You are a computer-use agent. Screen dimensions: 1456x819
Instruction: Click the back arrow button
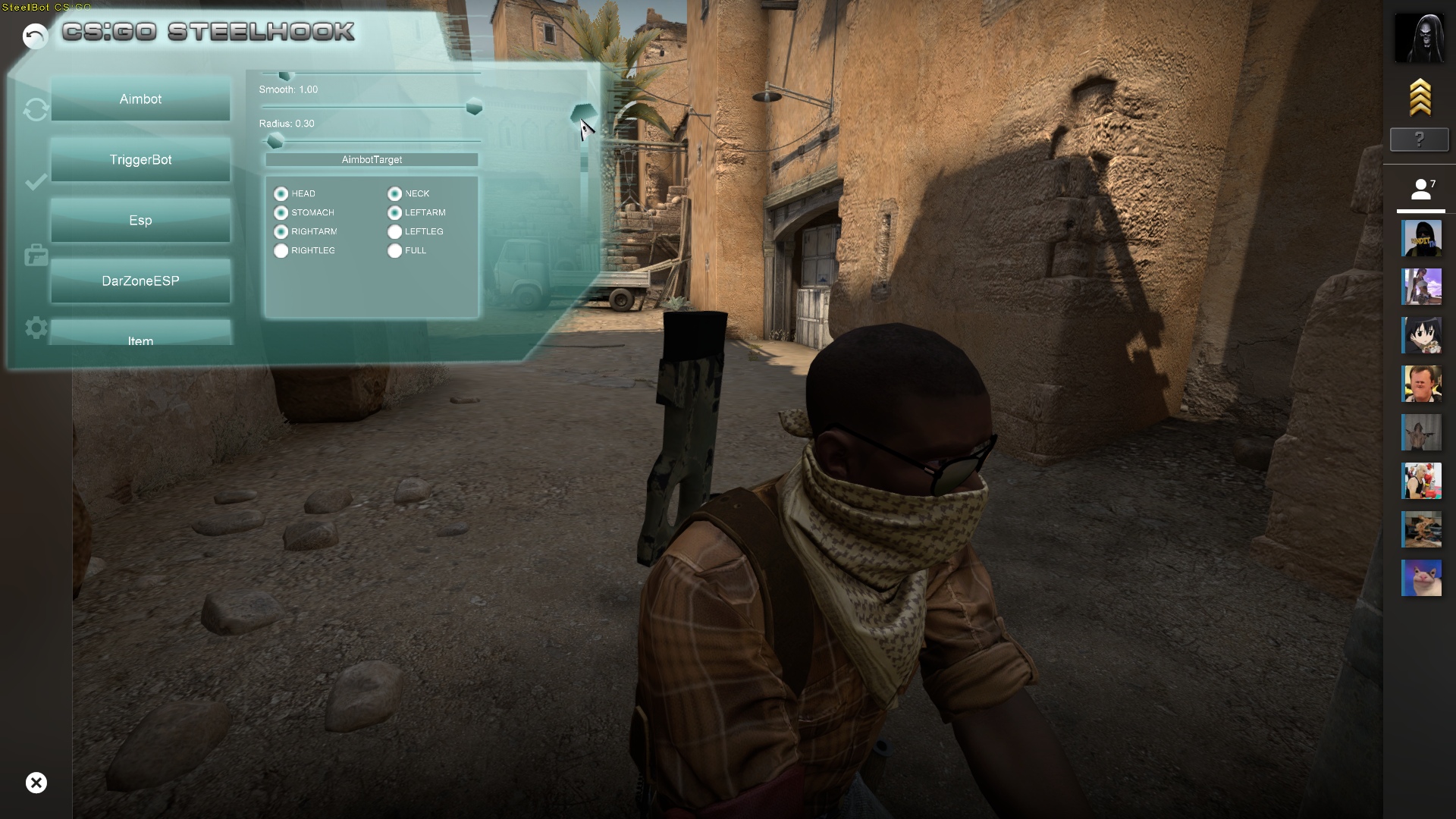pos(35,36)
